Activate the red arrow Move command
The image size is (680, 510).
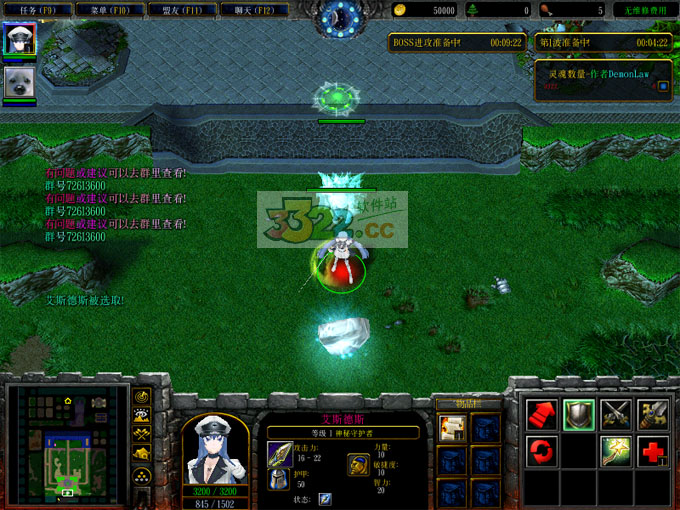[541, 413]
